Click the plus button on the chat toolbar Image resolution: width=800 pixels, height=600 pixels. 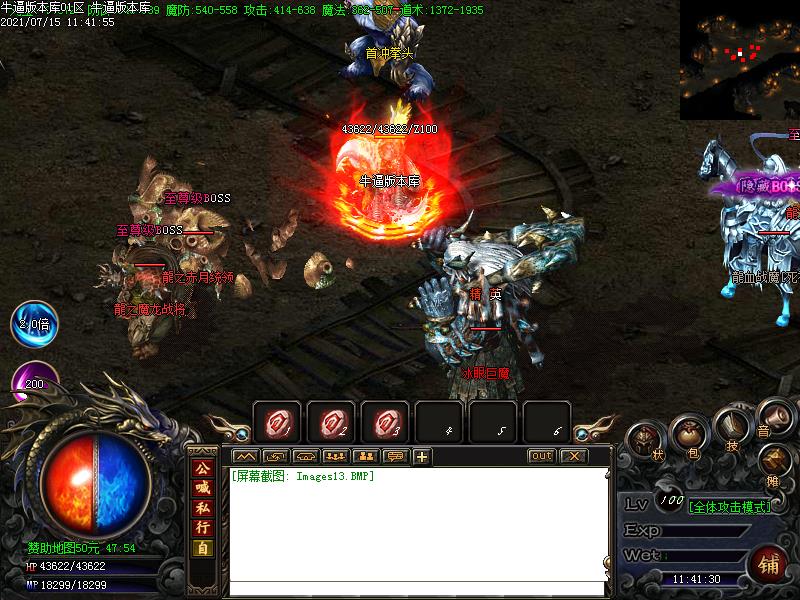421,457
